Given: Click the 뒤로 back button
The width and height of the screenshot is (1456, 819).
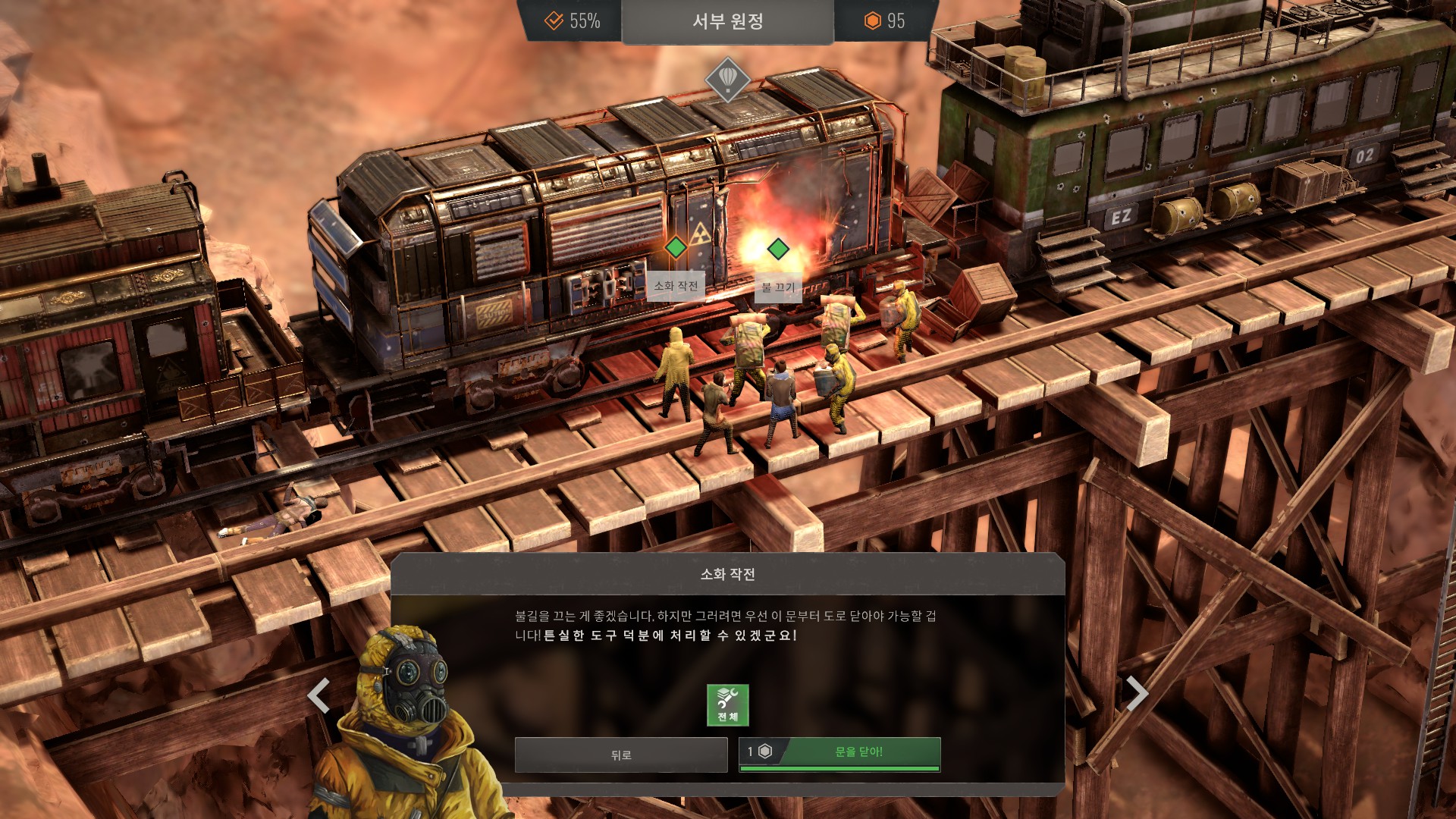Looking at the screenshot, I should pyautogui.click(x=620, y=755).
